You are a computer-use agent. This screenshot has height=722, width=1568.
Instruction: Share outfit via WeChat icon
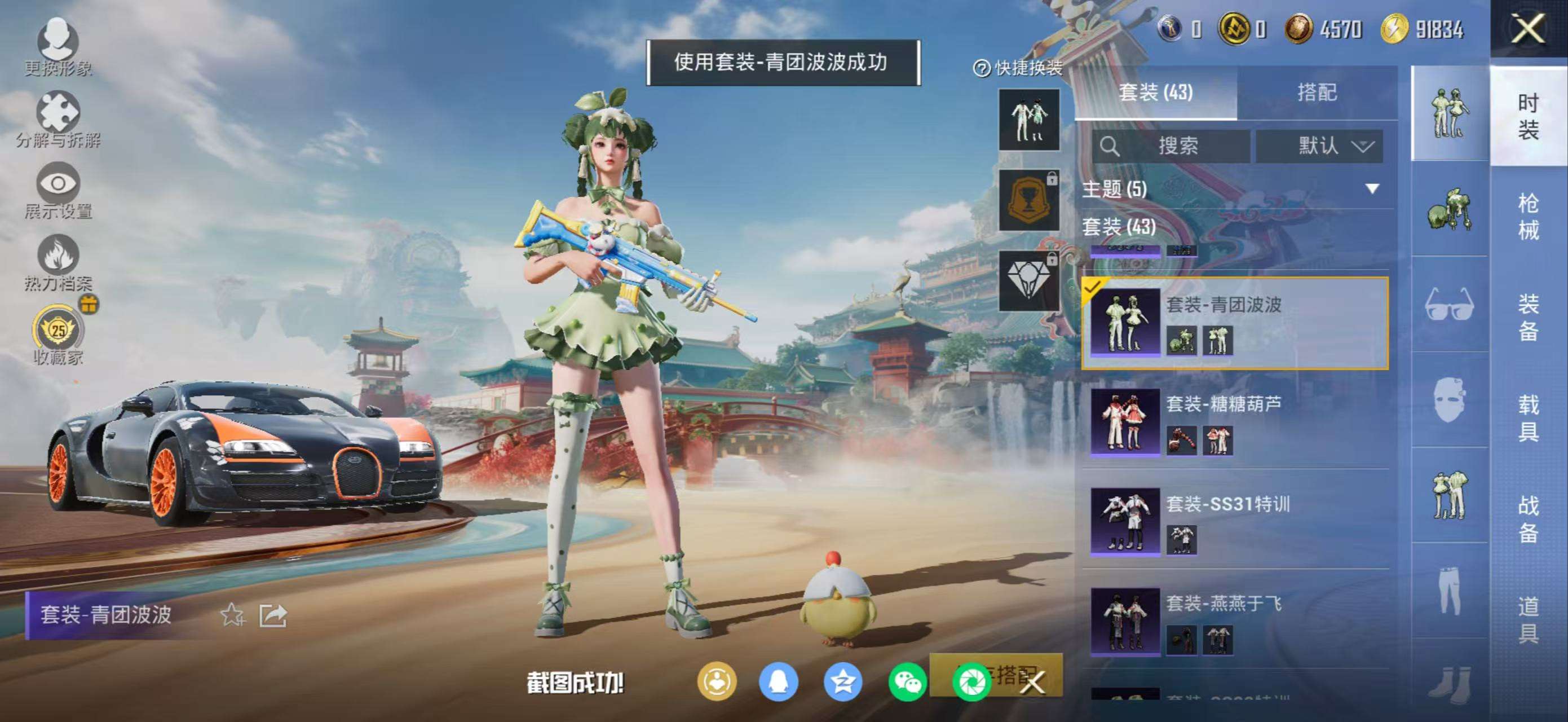904,683
